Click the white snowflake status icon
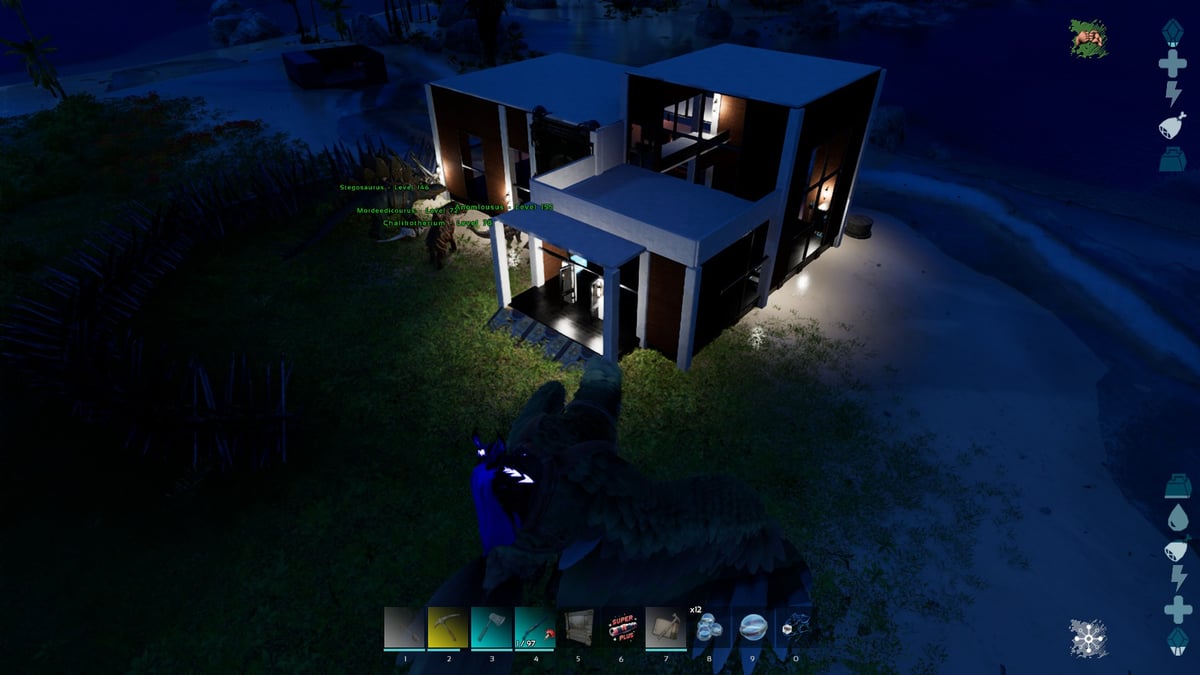Image resolution: width=1200 pixels, height=675 pixels. (1087, 638)
